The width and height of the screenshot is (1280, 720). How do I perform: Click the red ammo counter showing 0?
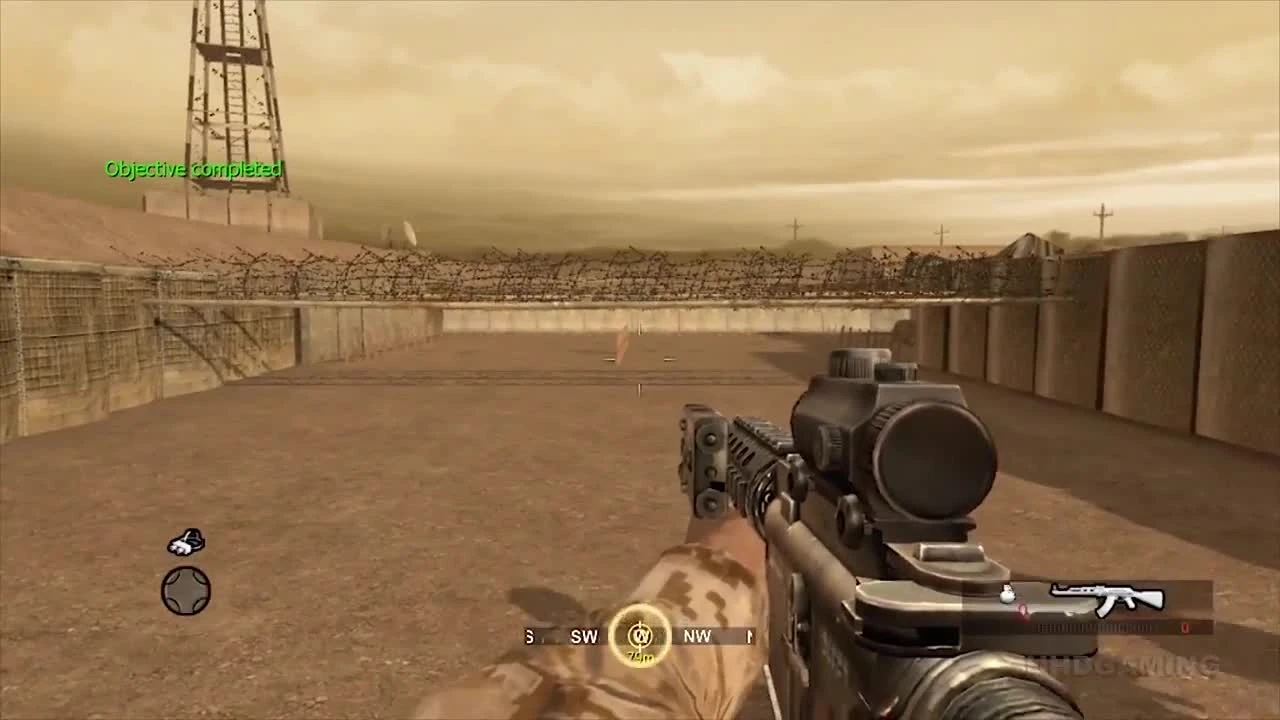click(1186, 628)
